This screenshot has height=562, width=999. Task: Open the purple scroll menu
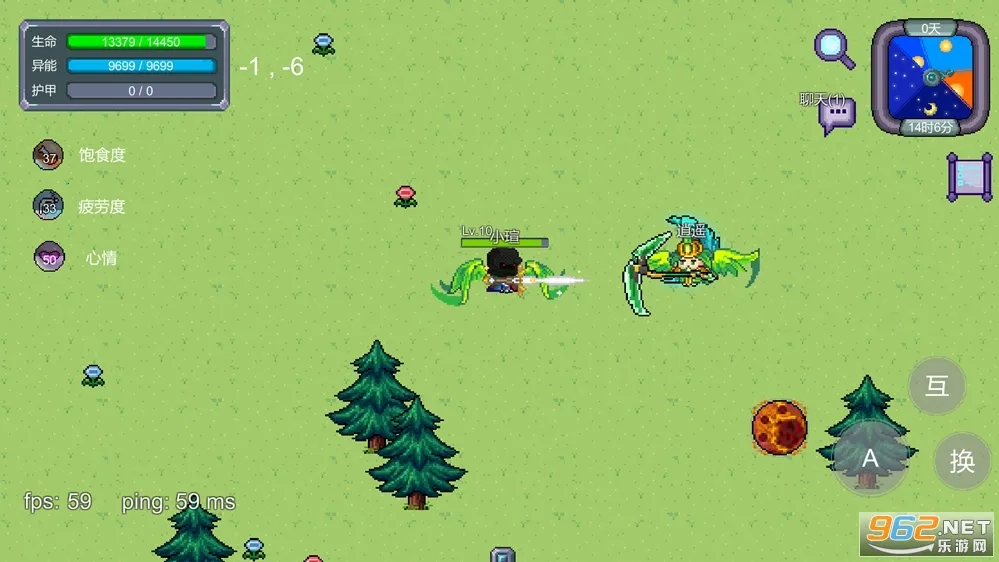[969, 177]
